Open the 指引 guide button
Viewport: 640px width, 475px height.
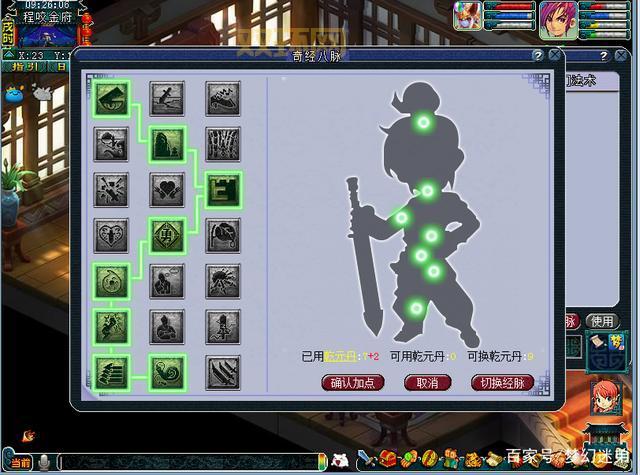click(27, 67)
